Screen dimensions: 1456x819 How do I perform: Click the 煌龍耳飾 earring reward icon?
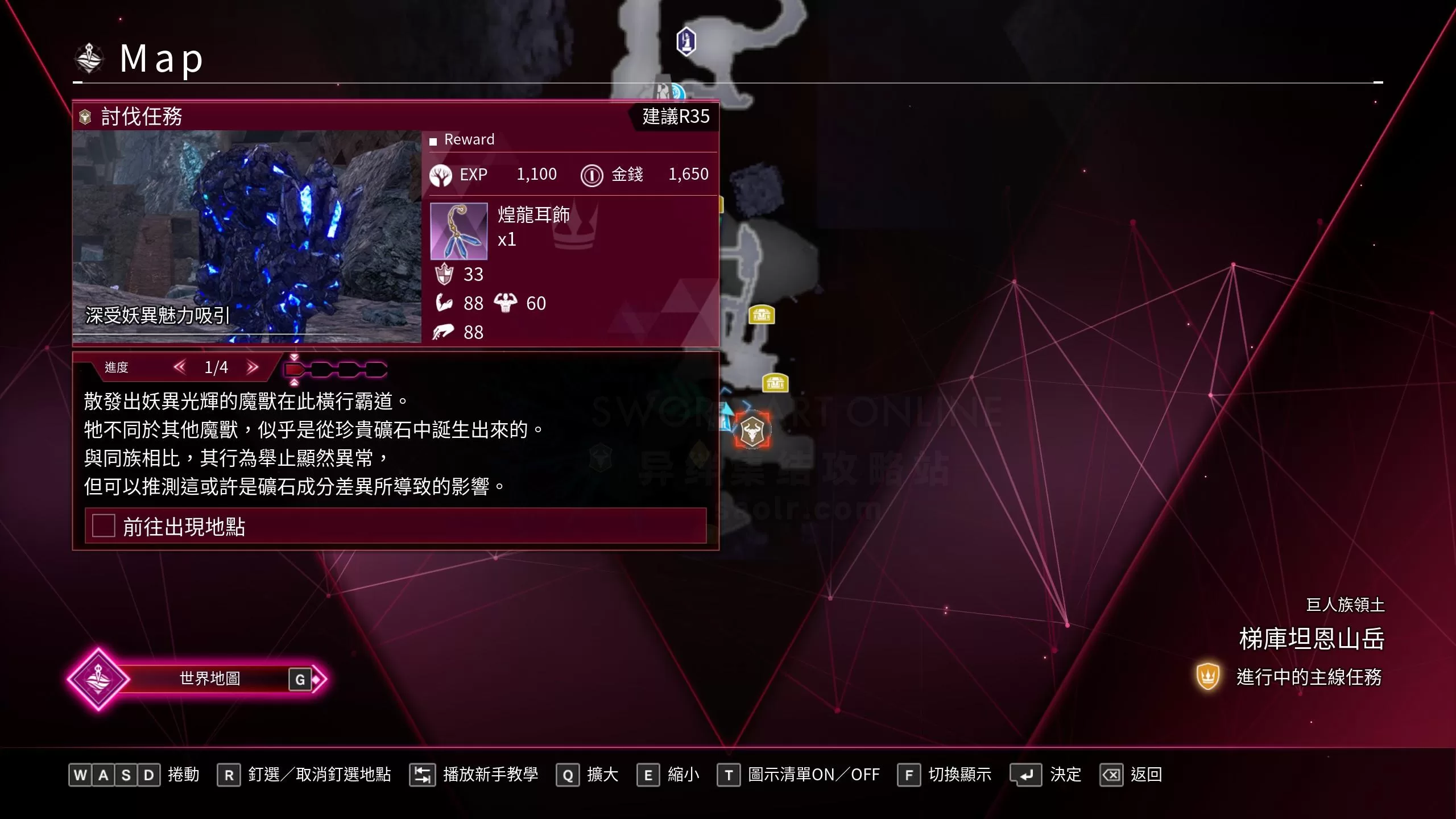pyautogui.click(x=458, y=231)
